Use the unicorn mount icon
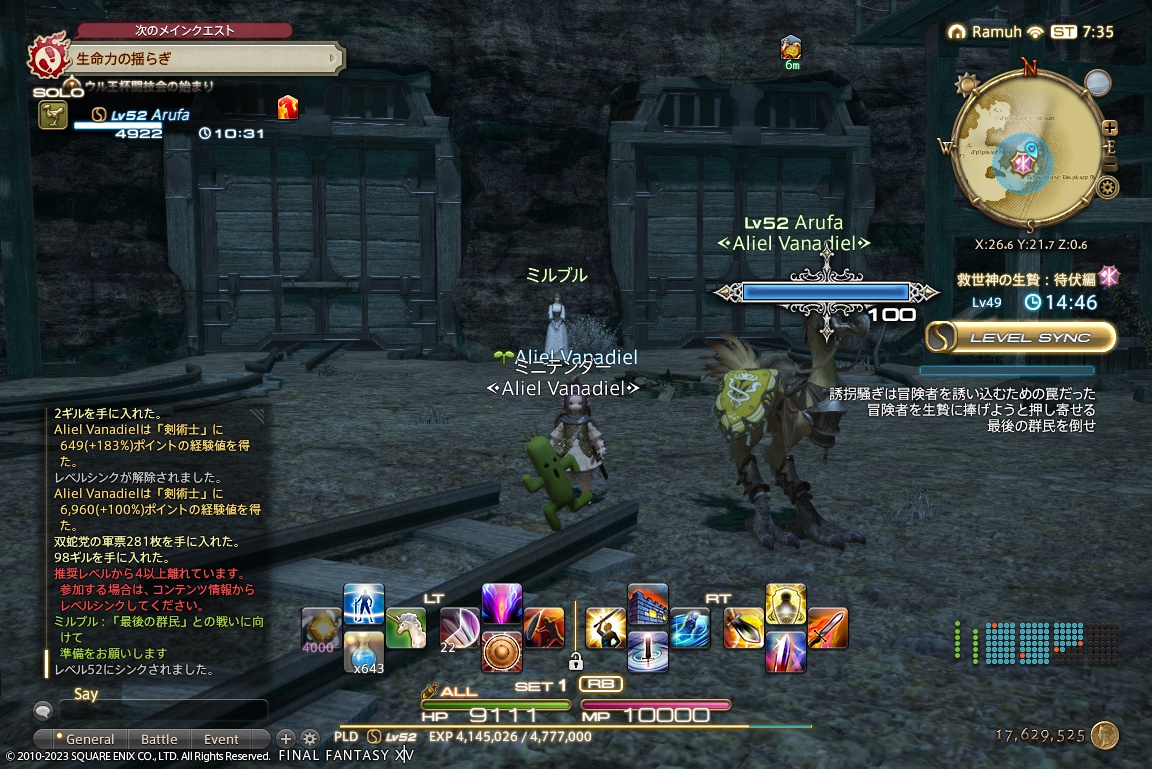Image resolution: width=1152 pixels, height=769 pixels. coord(405,628)
